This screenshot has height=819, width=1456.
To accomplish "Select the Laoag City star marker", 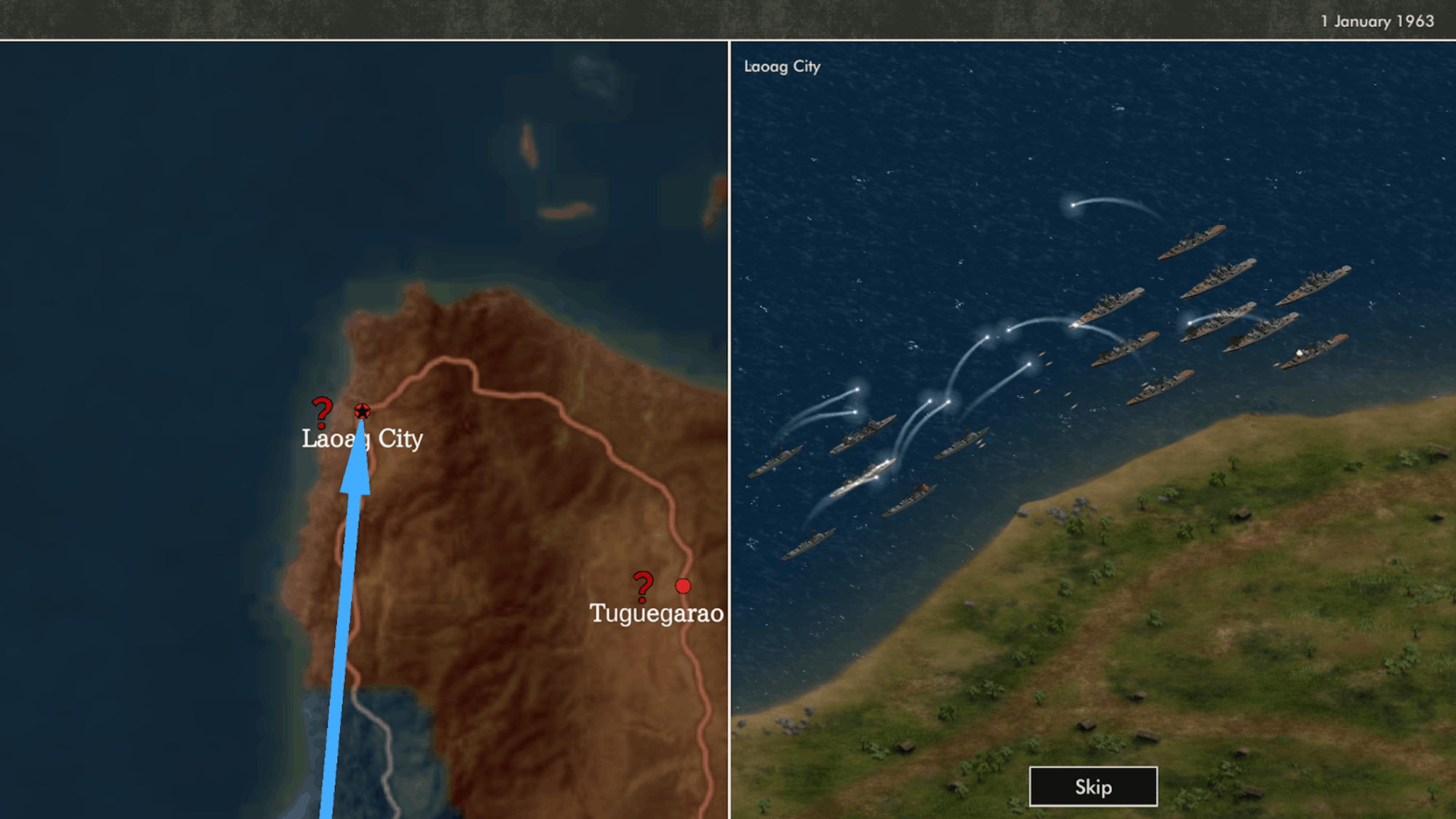I will pyautogui.click(x=362, y=411).
